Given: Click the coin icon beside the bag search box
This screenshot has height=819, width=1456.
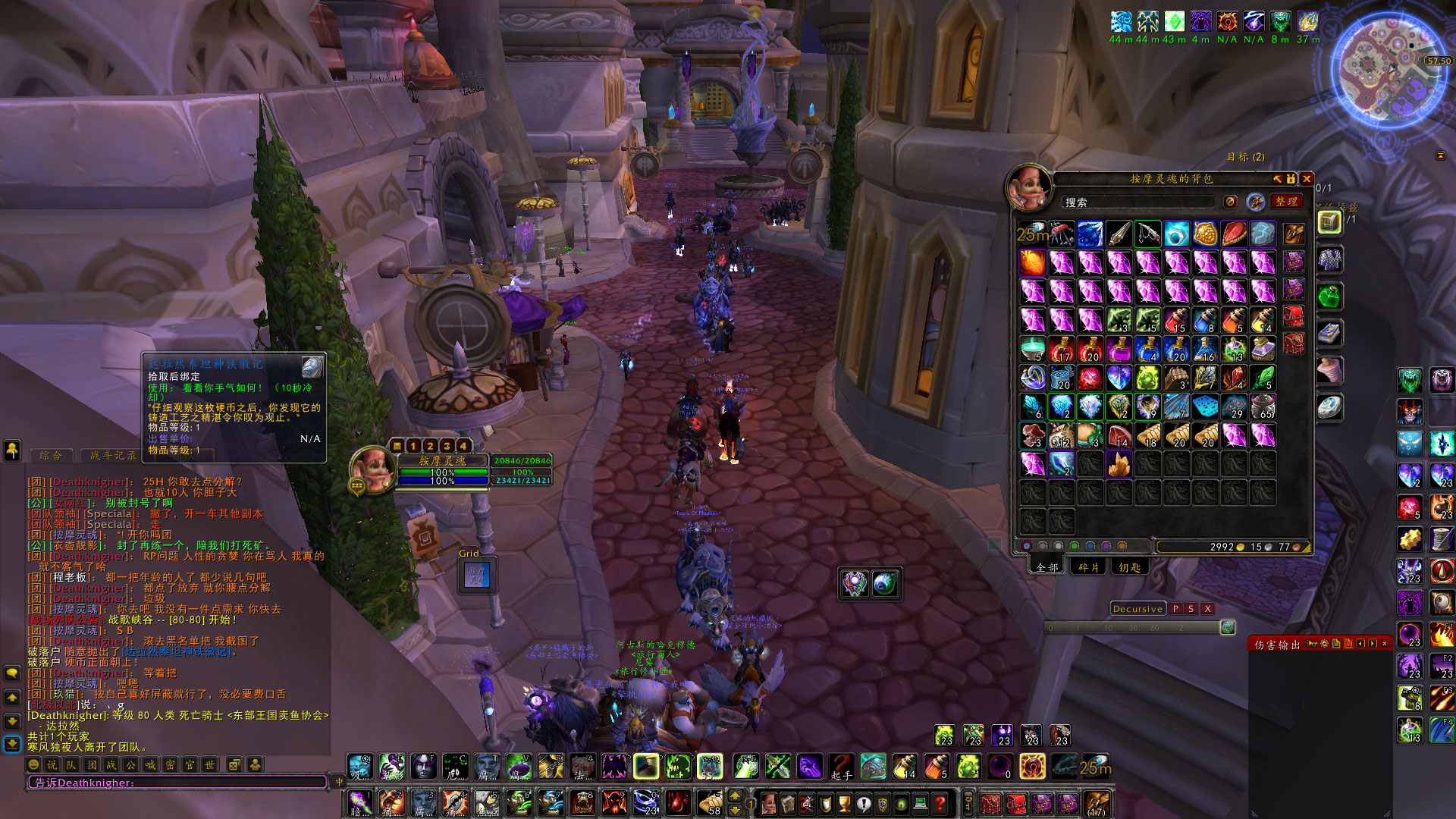Looking at the screenshot, I should point(1228,202).
